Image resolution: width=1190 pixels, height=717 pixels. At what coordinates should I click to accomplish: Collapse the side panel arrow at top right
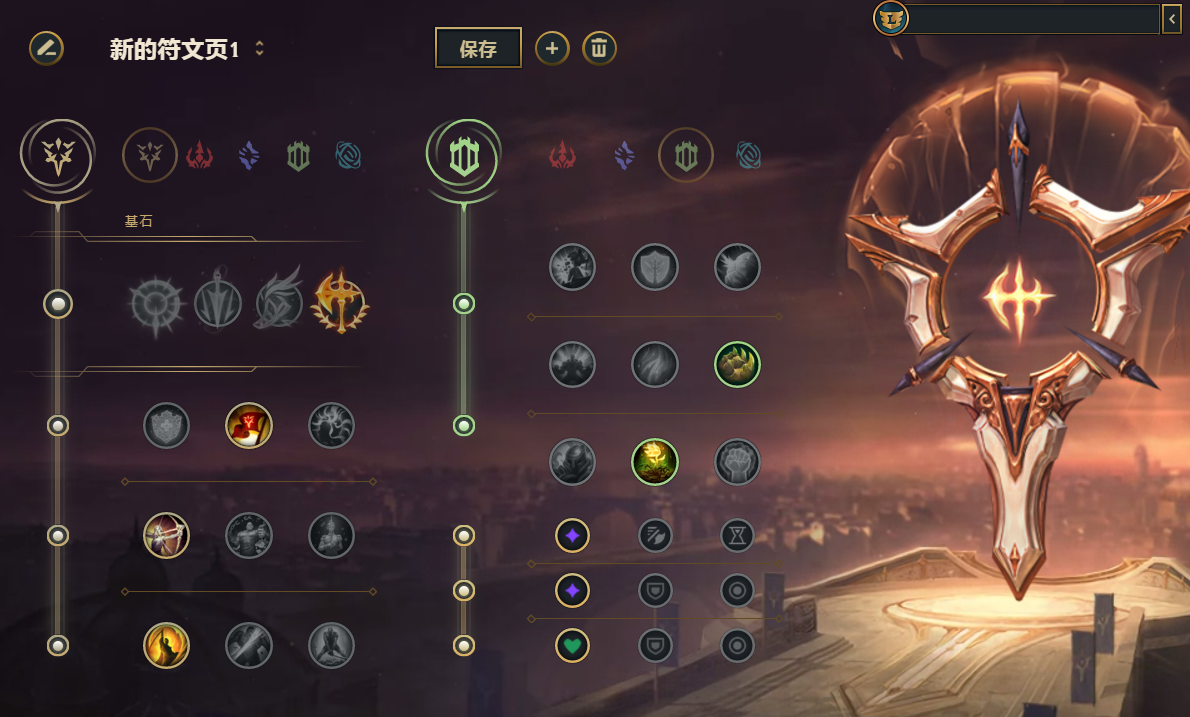[x=1171, y=18]
